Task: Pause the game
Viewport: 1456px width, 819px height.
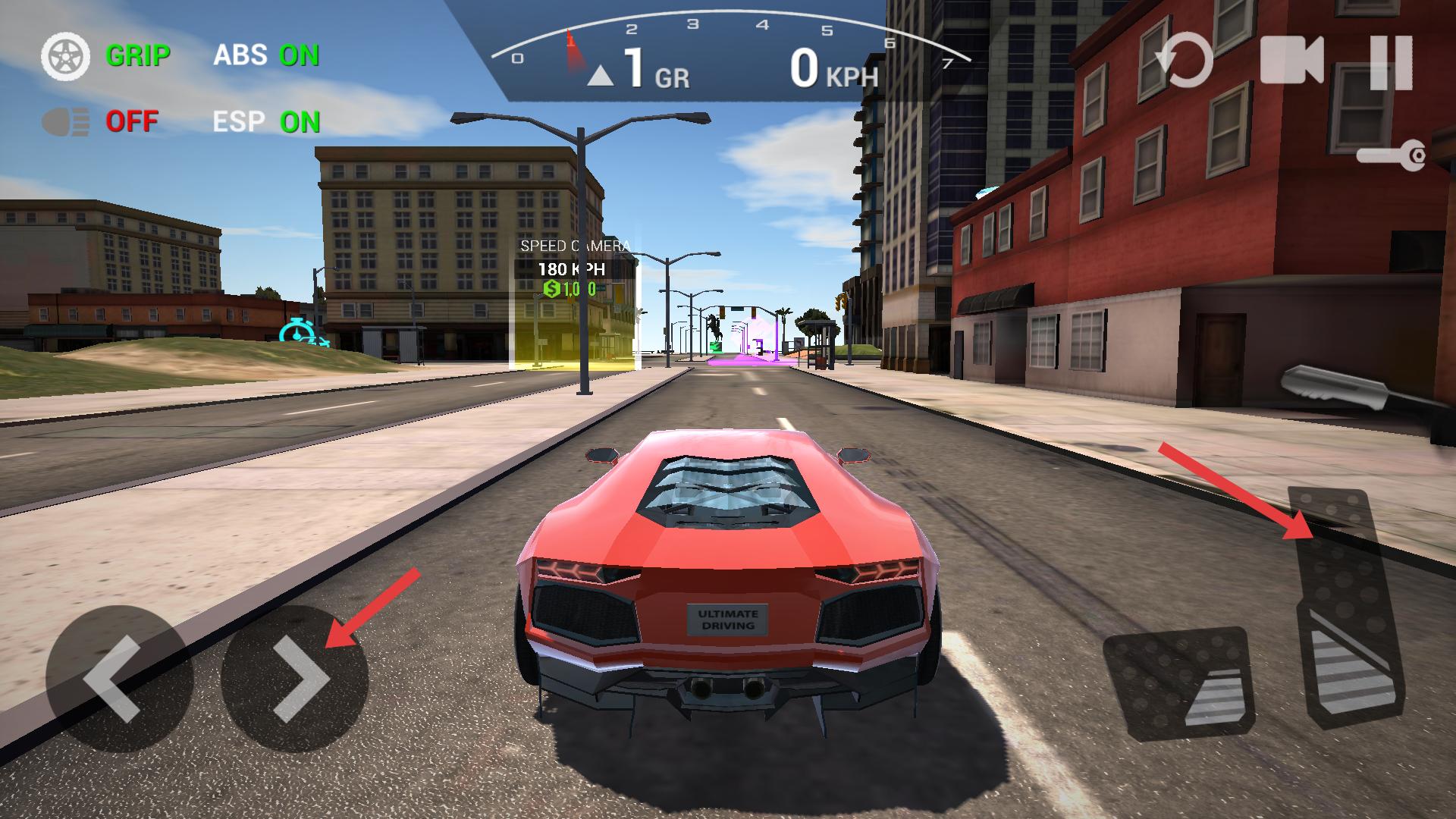Action: click(x=1392, y=61)
